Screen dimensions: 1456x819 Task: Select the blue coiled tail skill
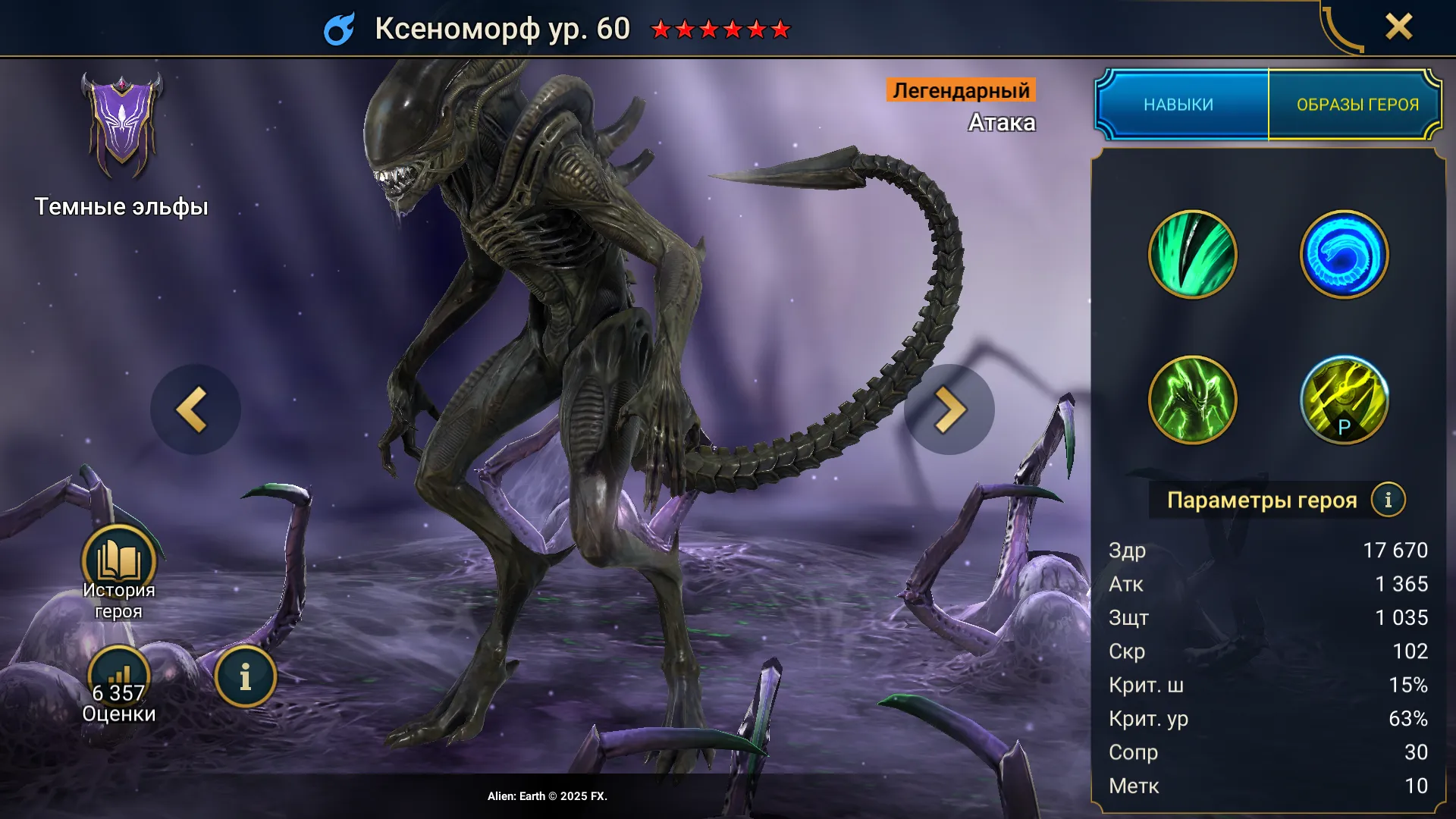1344,255
